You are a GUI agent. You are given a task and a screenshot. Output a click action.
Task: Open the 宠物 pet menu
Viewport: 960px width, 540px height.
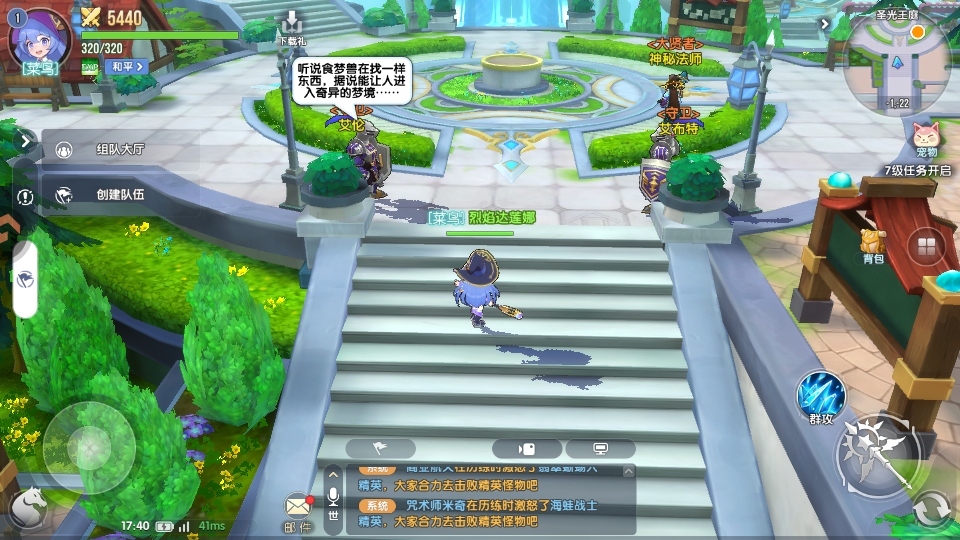pyautogui.click(x=926, y=138)
